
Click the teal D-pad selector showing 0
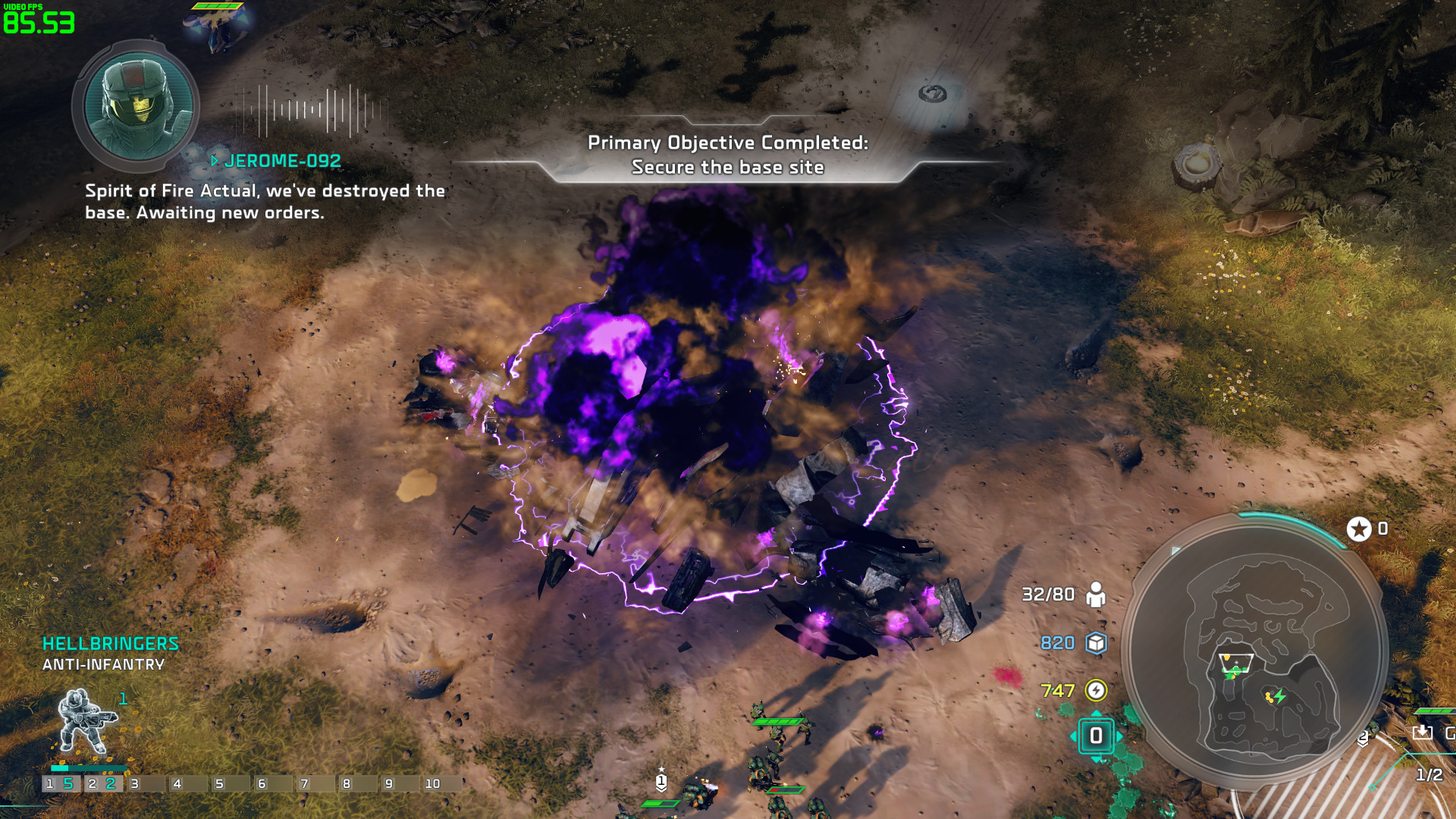1096,736
